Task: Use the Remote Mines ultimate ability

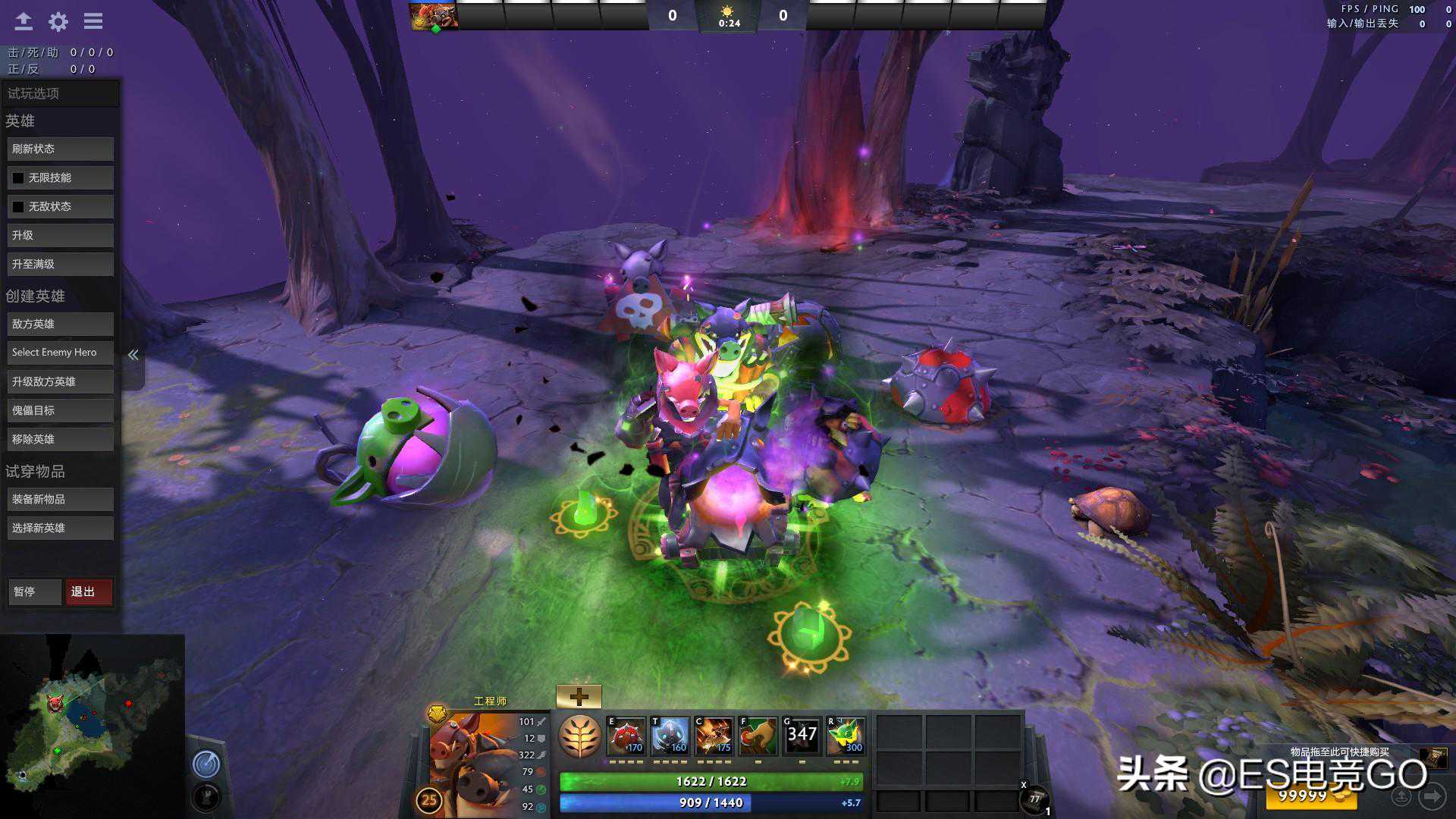Action: pyautogui.click(x=846, y=736)
